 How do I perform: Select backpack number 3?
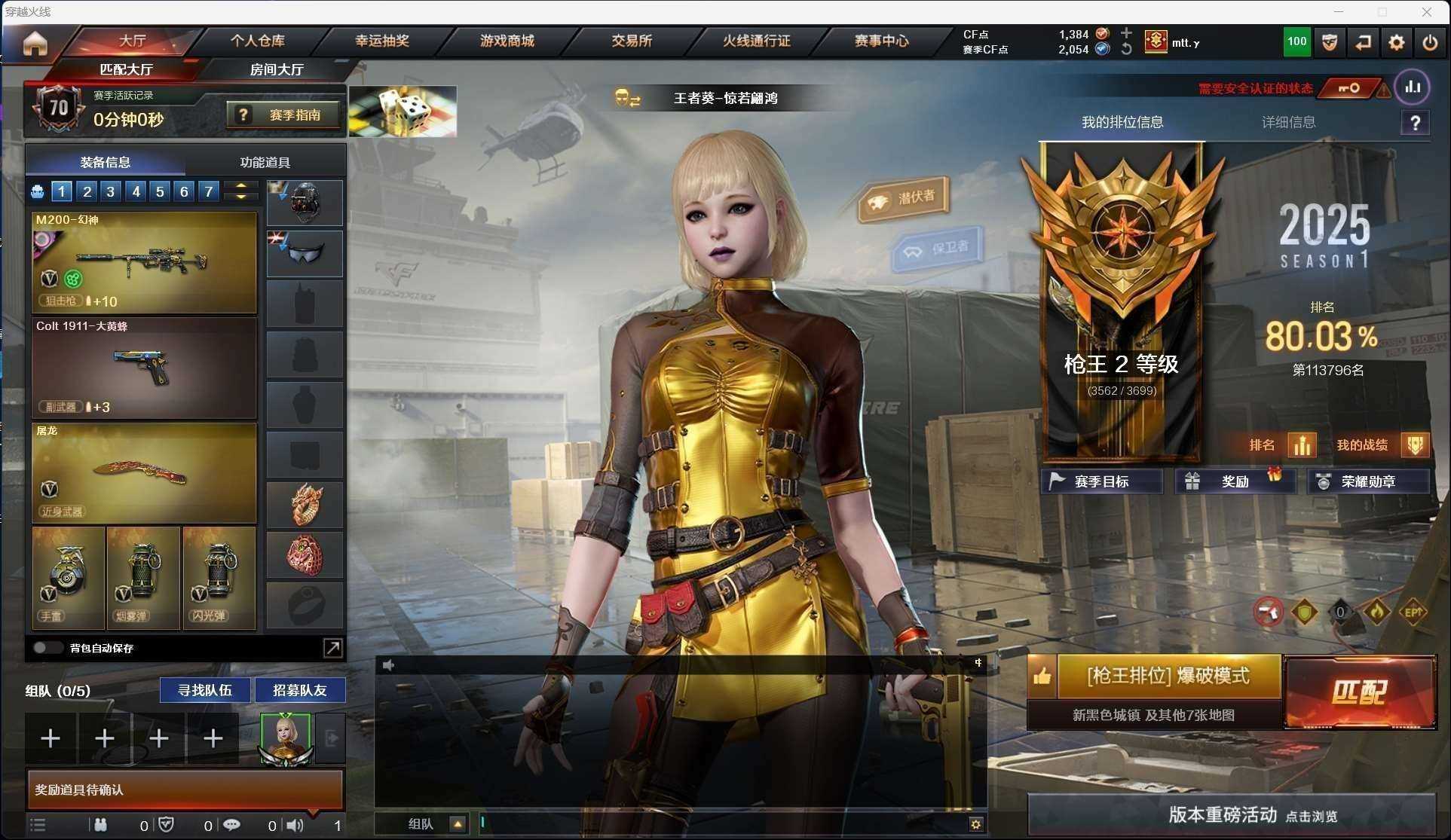tap(111, 191)
